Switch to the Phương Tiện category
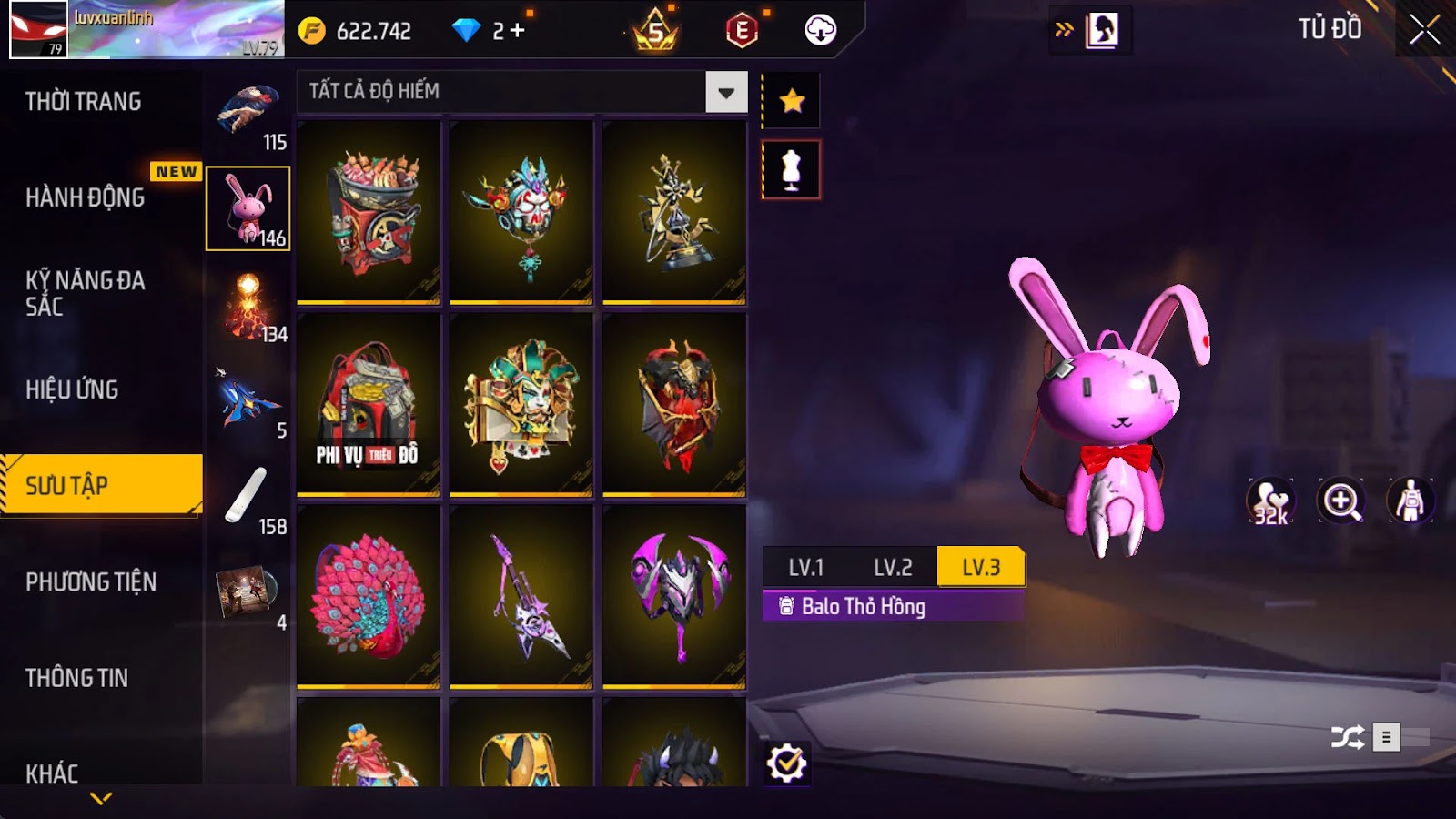The height and width of the screenshot is (819, 1456). point(91,581)
